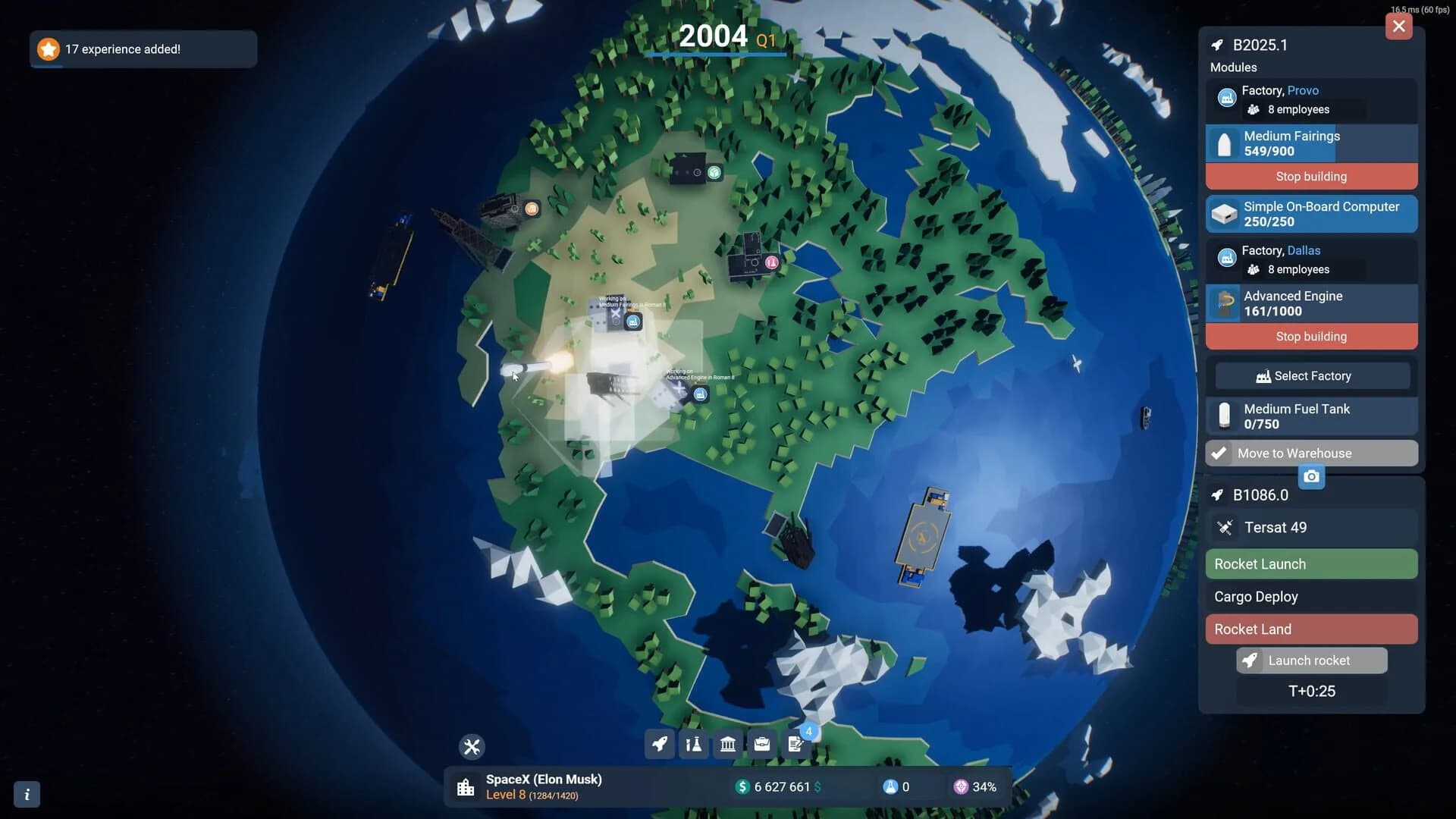Image resolution: width=1456 pixels, height=819 pixels.
Task: Open the research lab flask icon
Action: click(x=693, y=745)
